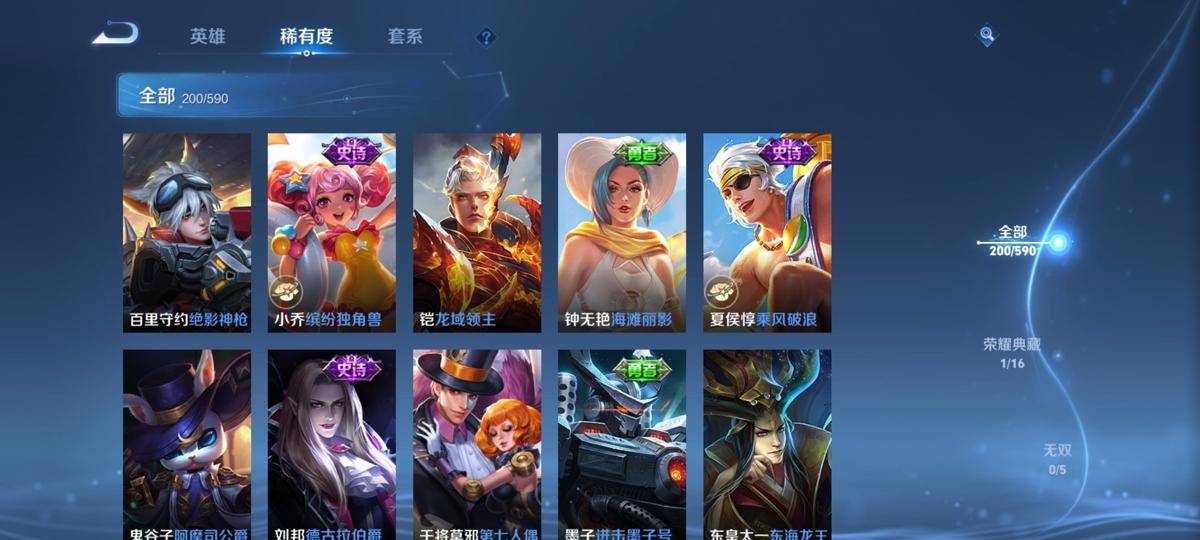Choose the 墨子 mecha skin card
1200x540 pixels.
[622, 445]
